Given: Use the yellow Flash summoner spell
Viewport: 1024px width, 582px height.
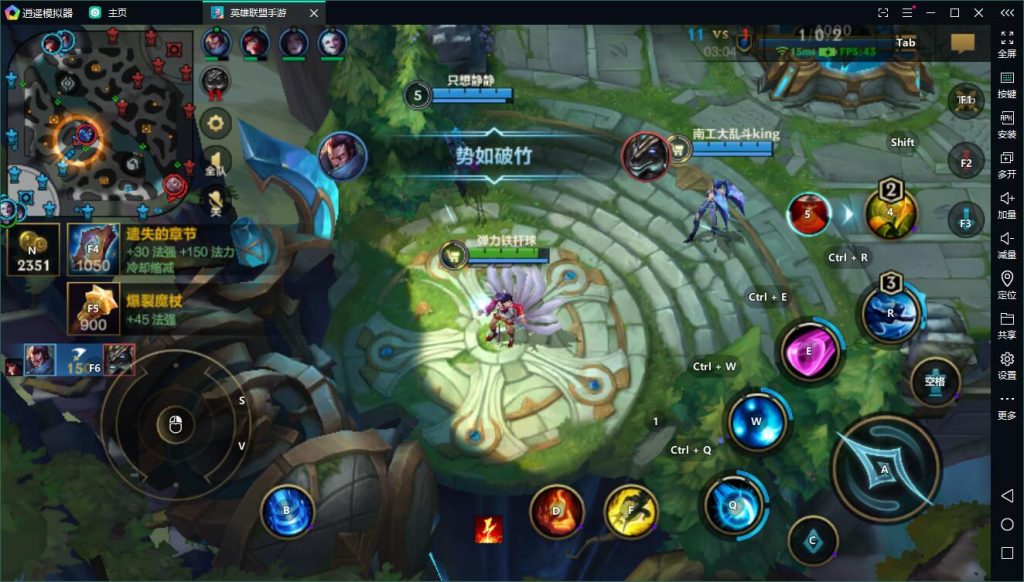Looking at the screenshot, I should (x=631, y=511).
